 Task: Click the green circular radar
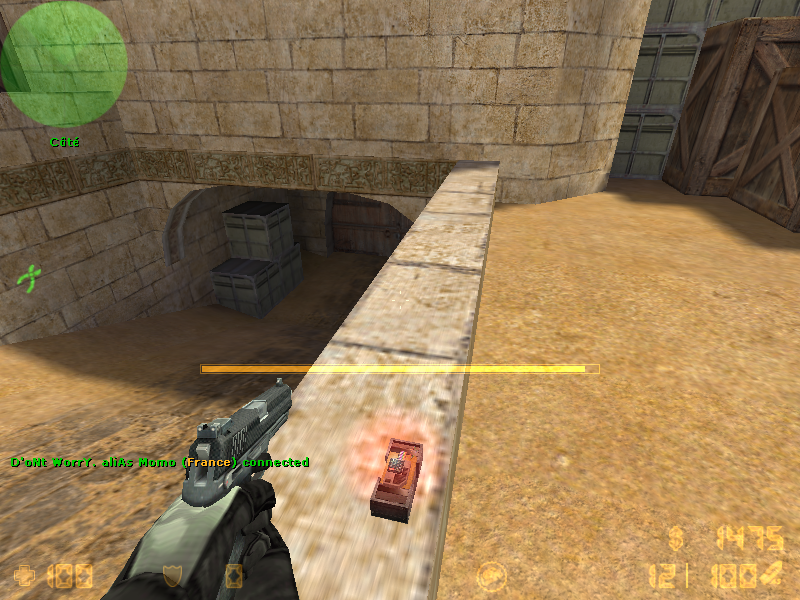coord(64,63)
